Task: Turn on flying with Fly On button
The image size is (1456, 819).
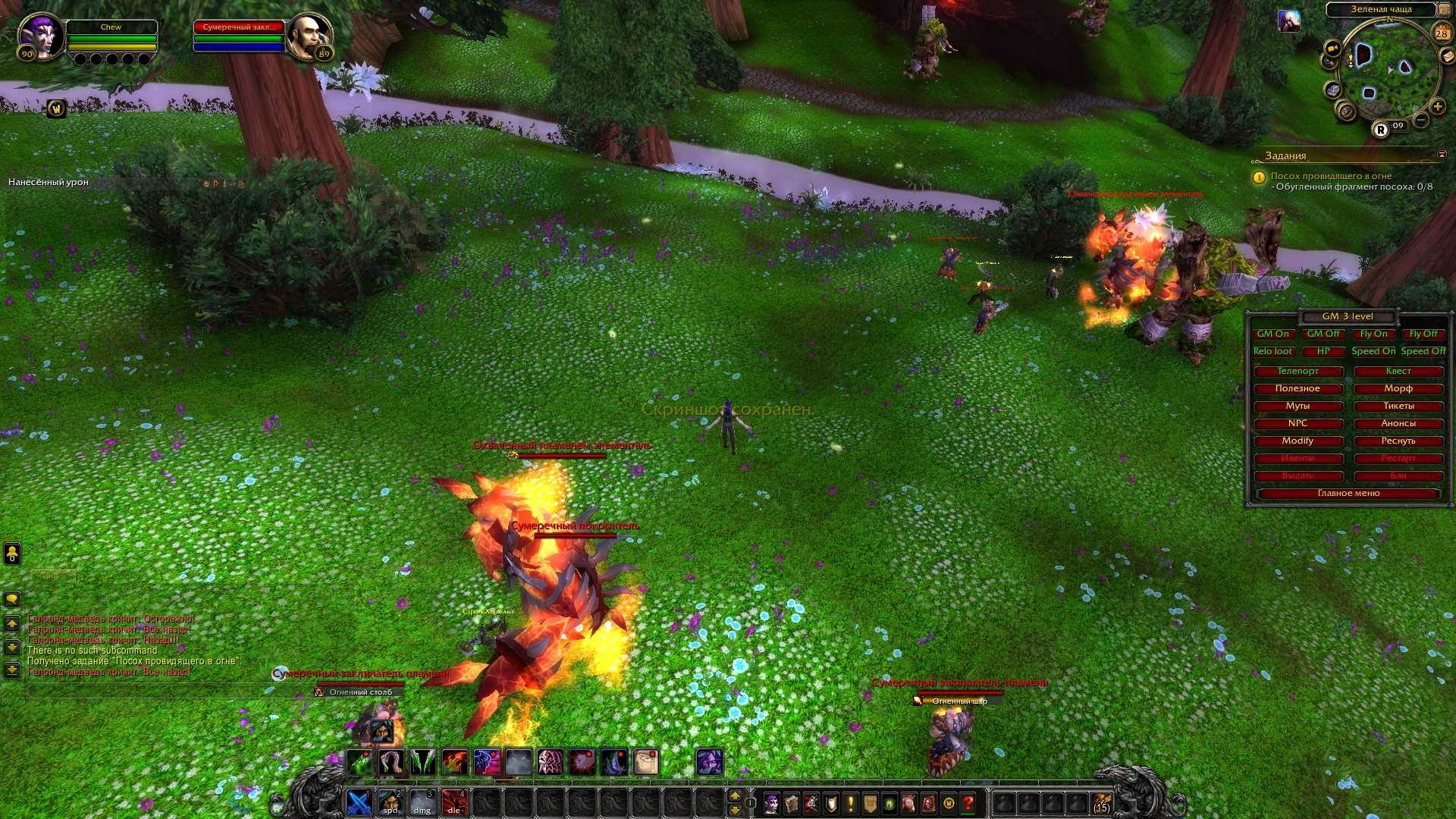Action: point(1373,334)
